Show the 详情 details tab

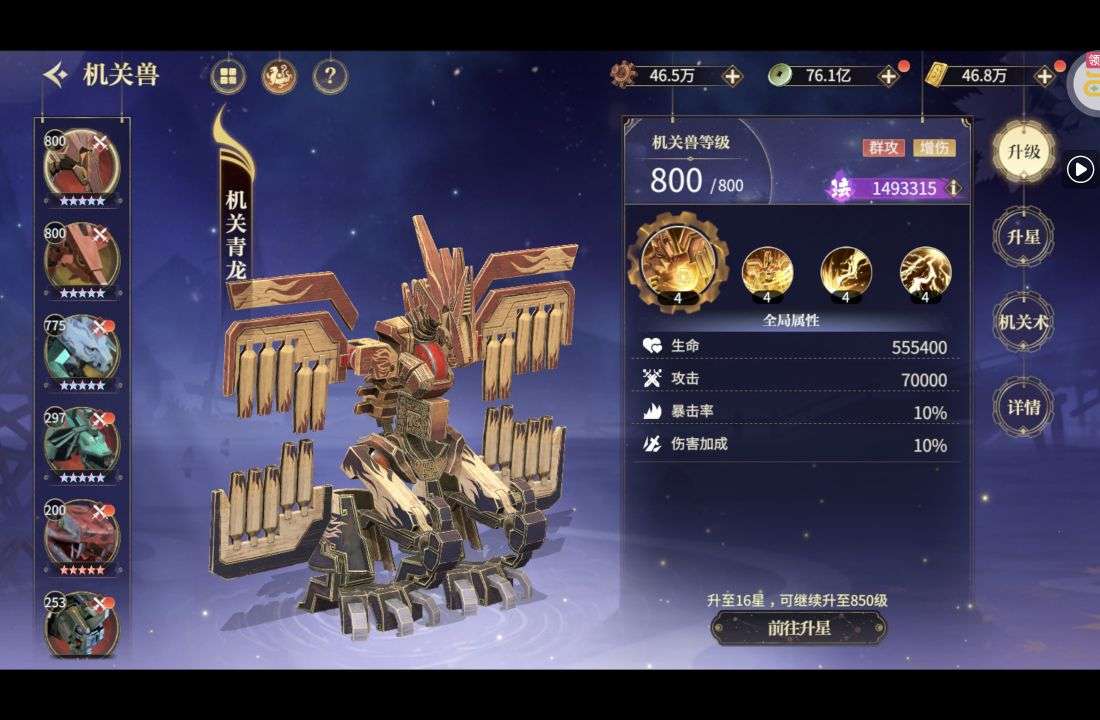[1024, 407]
